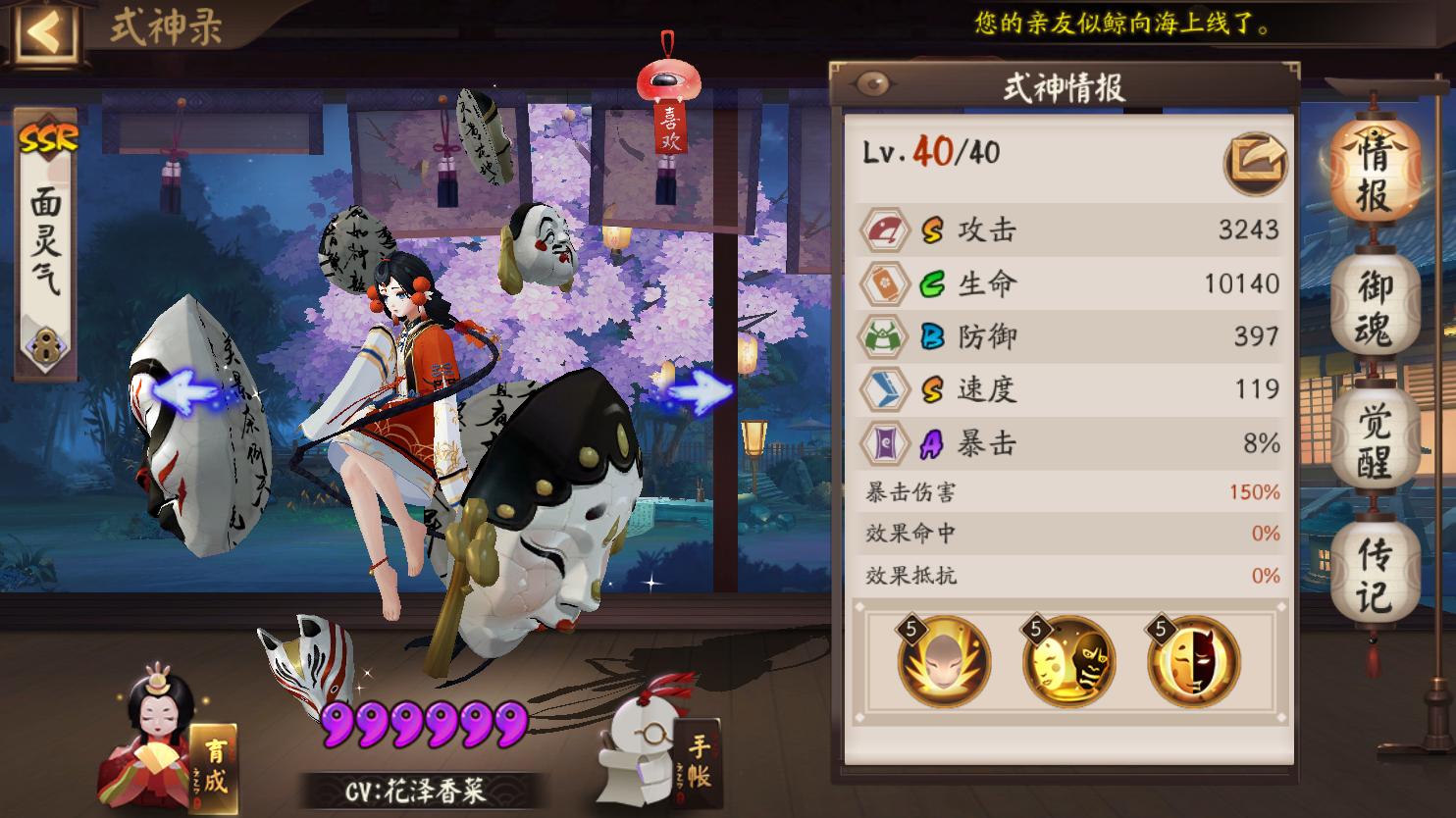Expand the 暴击伤害 critical damage row
The image size is (1456, 818).
(1070, 490)
